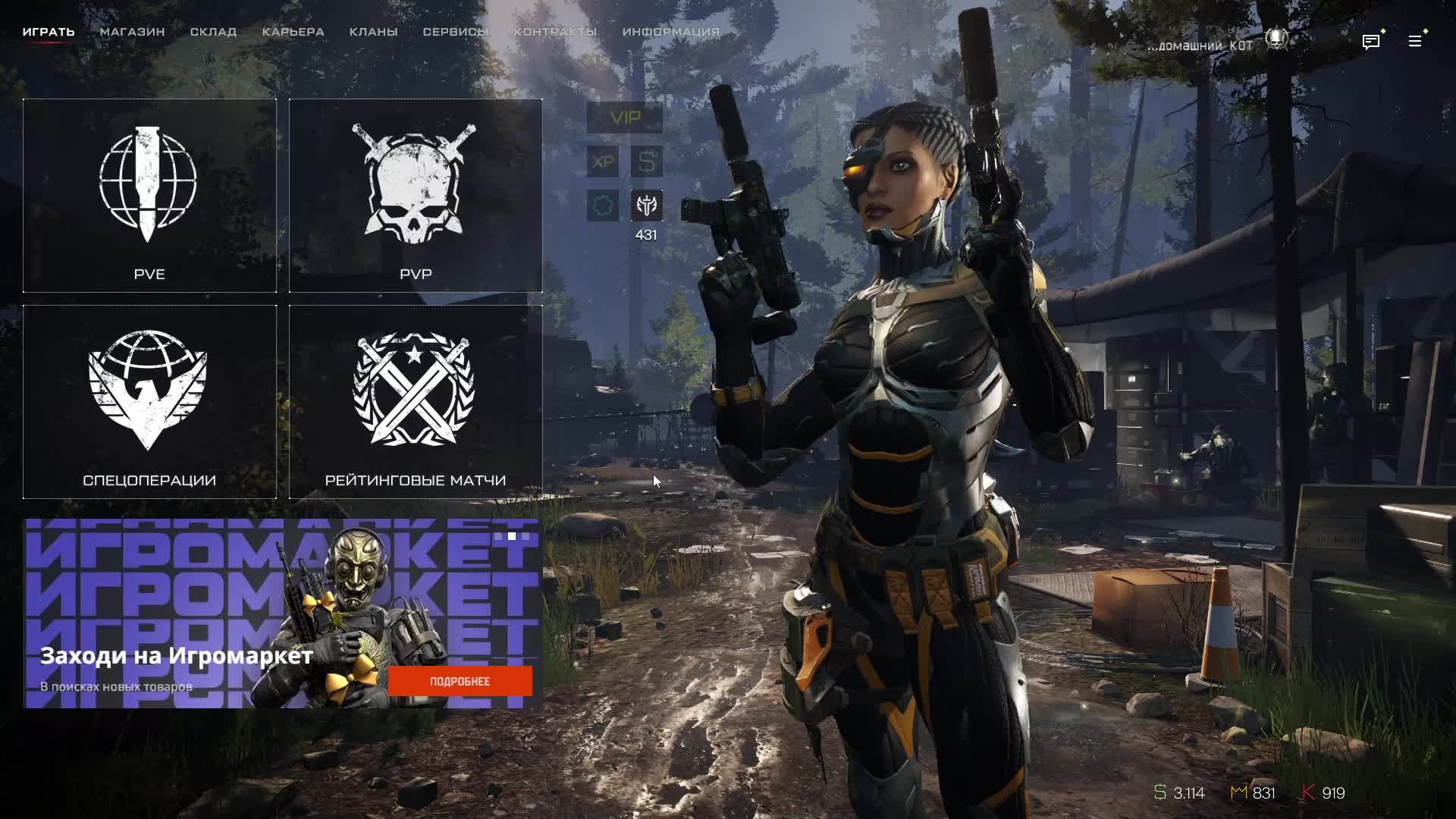Open the СЕРВИСЫ tab

coord(455,32)
